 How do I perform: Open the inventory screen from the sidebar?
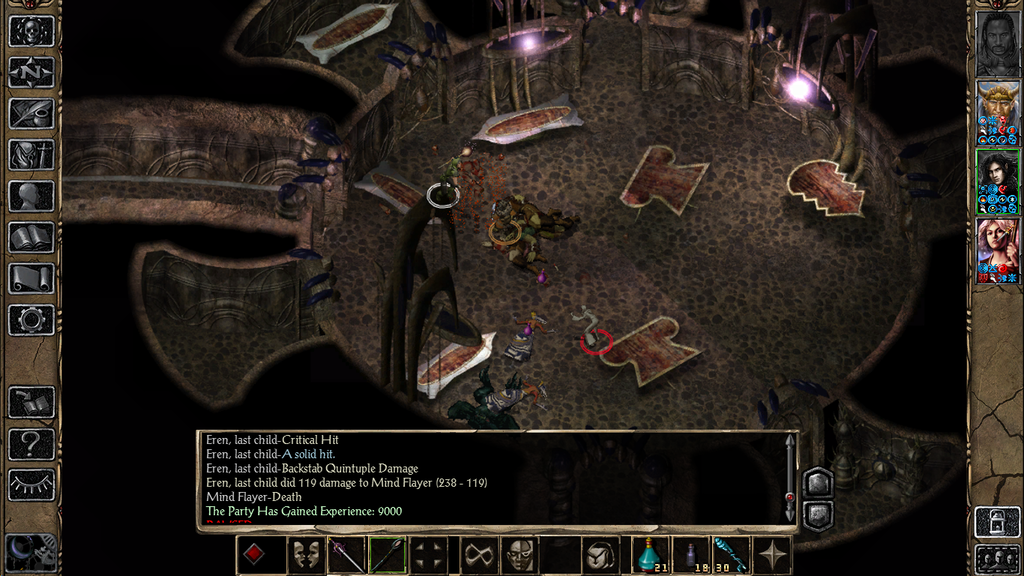pyautogui.click(x=31, y=154)
